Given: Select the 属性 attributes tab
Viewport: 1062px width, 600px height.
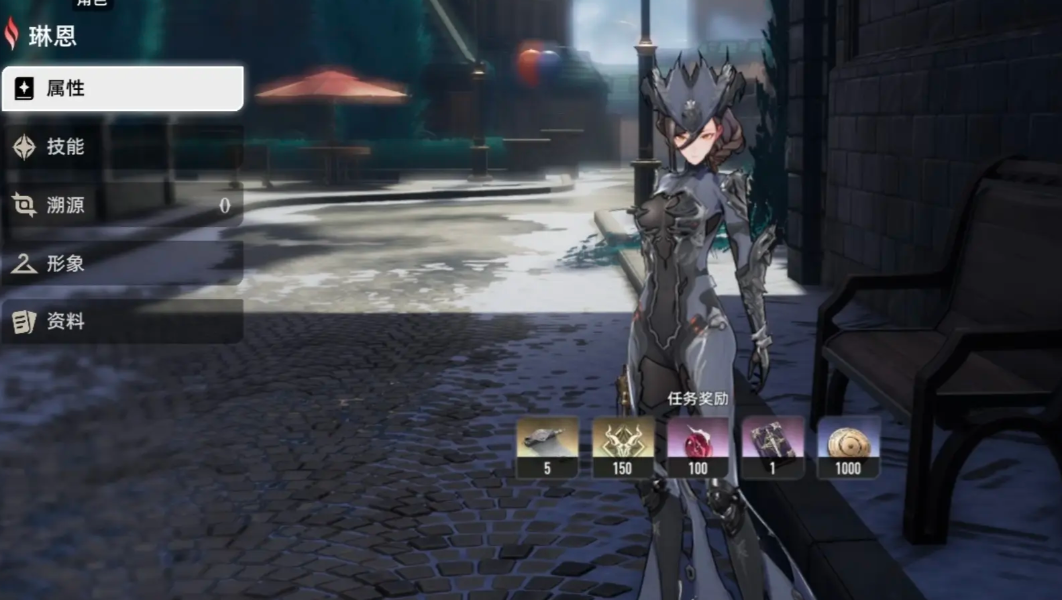Looking at the screenshot, I should point(122,89).
